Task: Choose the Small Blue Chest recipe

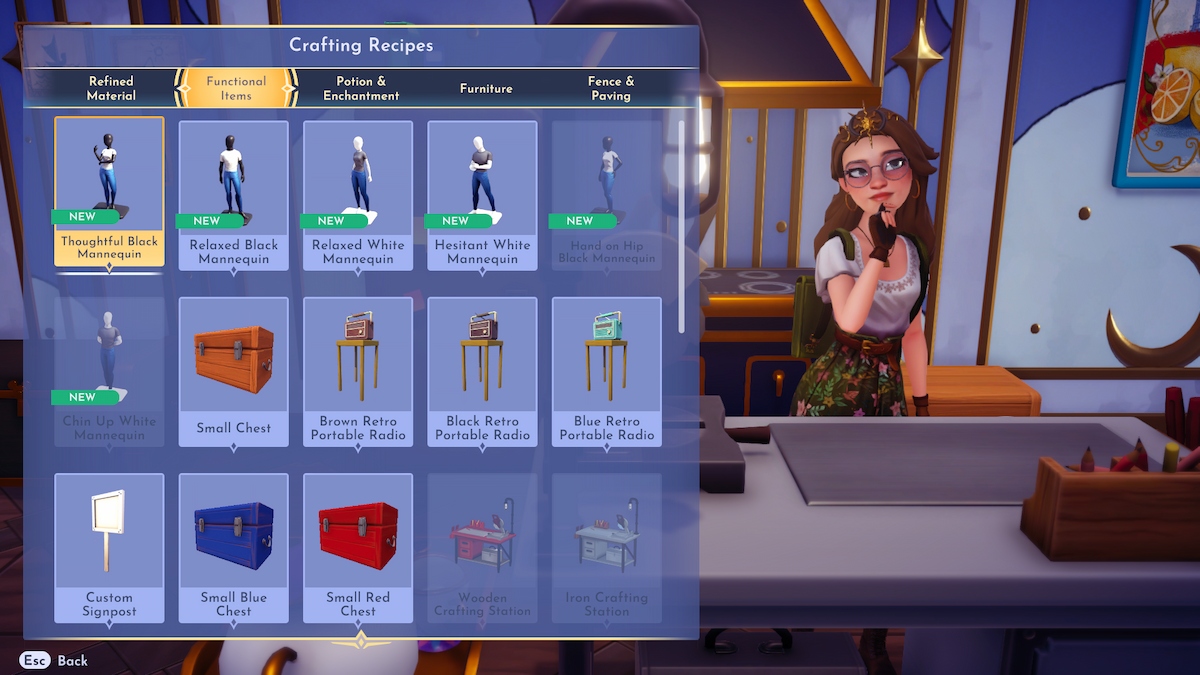Action: [x=234, y=547]
